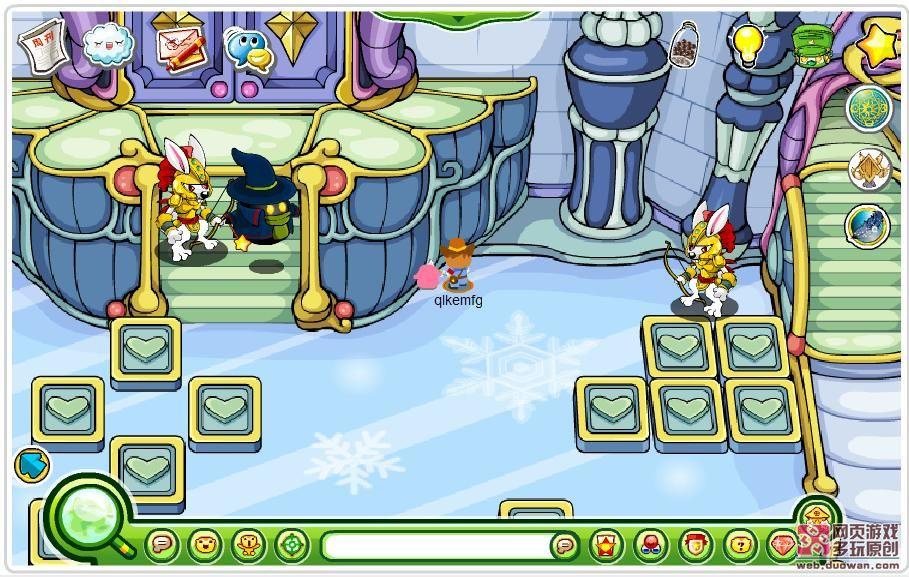Open the snowy globe map button
Screen dimensions: 909x577
coord(866,226)
